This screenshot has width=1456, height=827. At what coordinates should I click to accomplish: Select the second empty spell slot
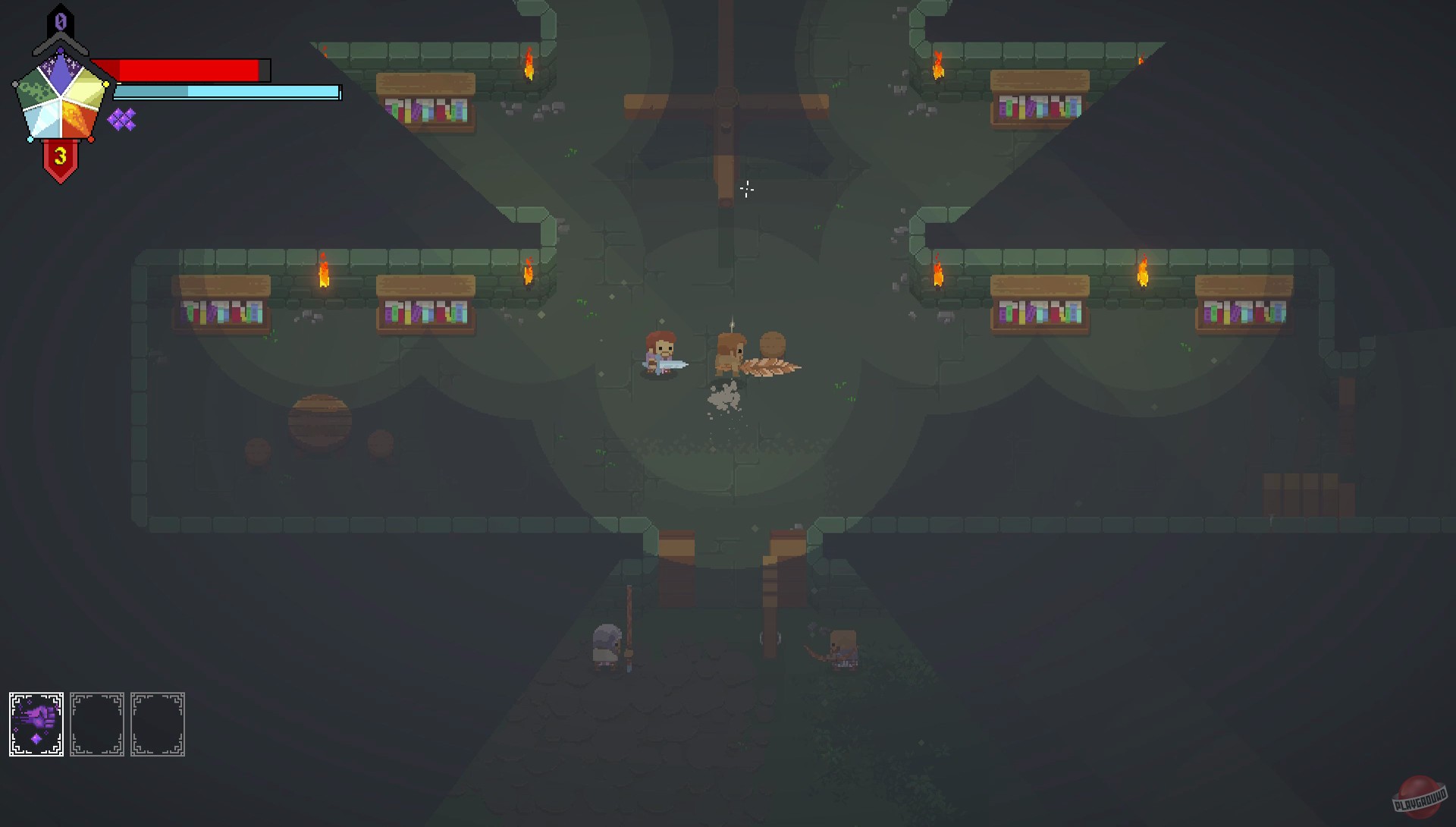pyautogui.click(x=97, y=723)
